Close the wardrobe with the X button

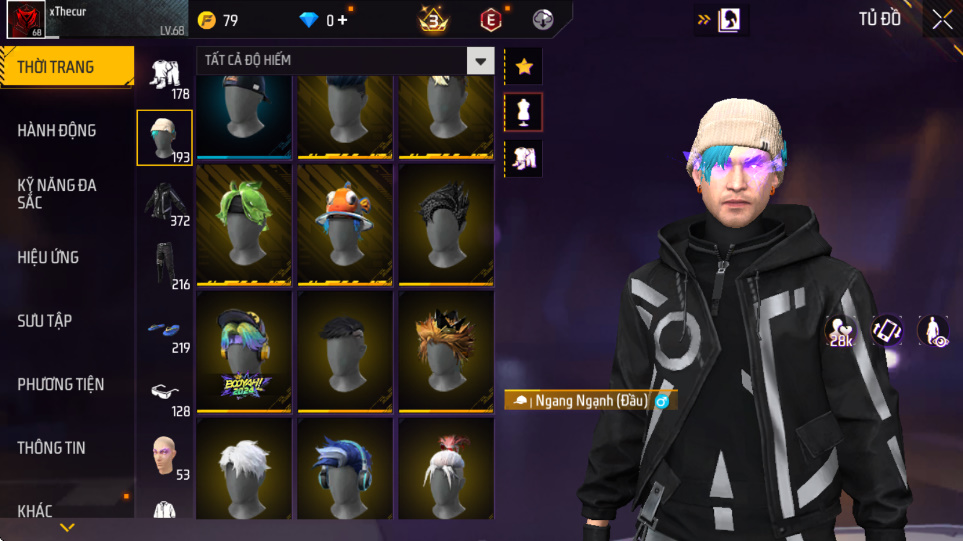click(x=942, y=19)
